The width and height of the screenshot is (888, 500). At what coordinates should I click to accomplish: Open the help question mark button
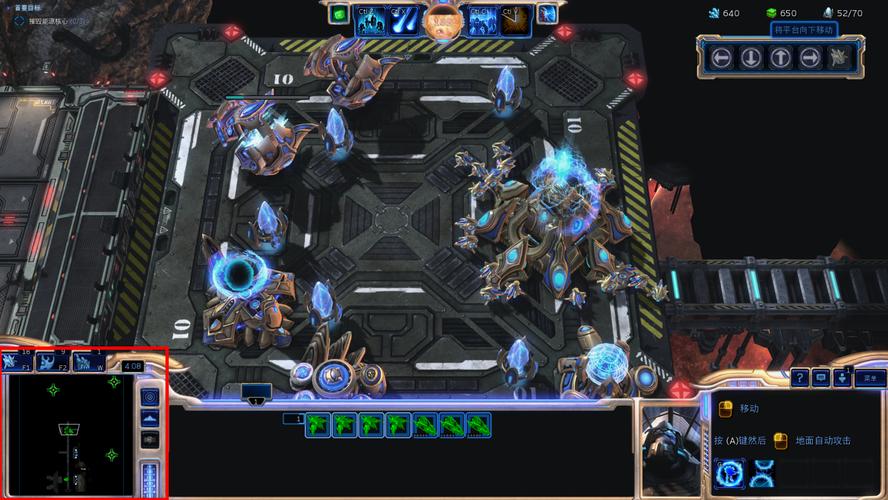click(800, 377)
